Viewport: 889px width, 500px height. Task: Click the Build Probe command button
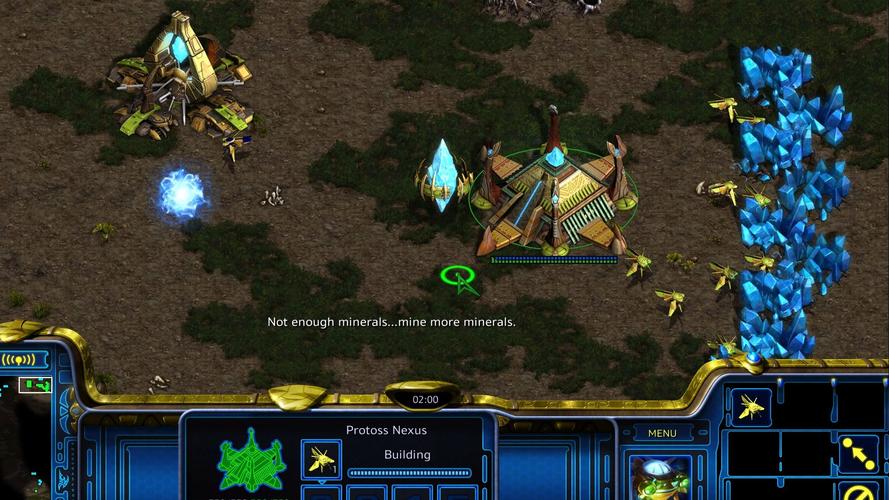tap(750, 405)
